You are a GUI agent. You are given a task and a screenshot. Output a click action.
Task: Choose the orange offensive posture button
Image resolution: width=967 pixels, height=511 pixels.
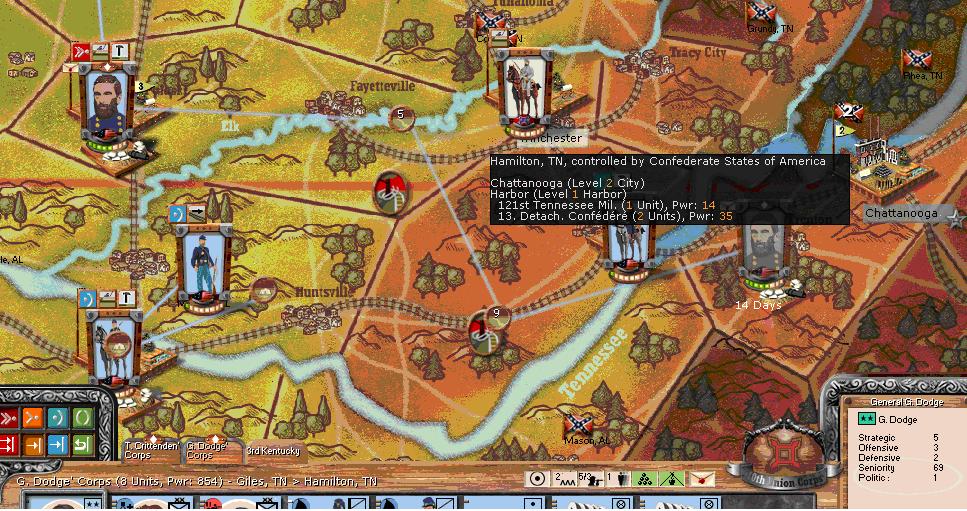click(34, 417)
